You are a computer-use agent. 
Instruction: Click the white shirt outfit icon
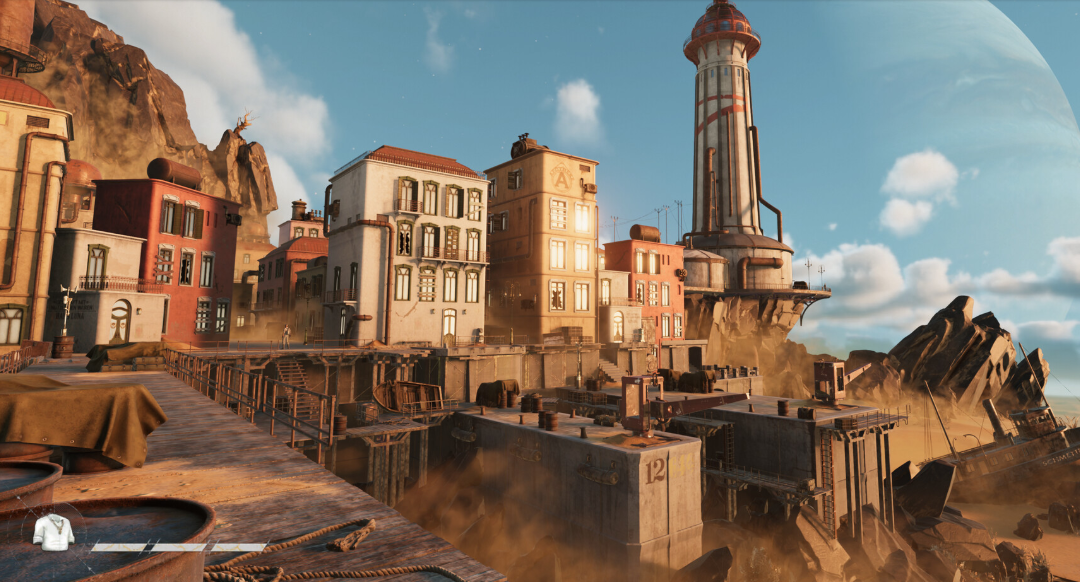[x=53, y=533]
